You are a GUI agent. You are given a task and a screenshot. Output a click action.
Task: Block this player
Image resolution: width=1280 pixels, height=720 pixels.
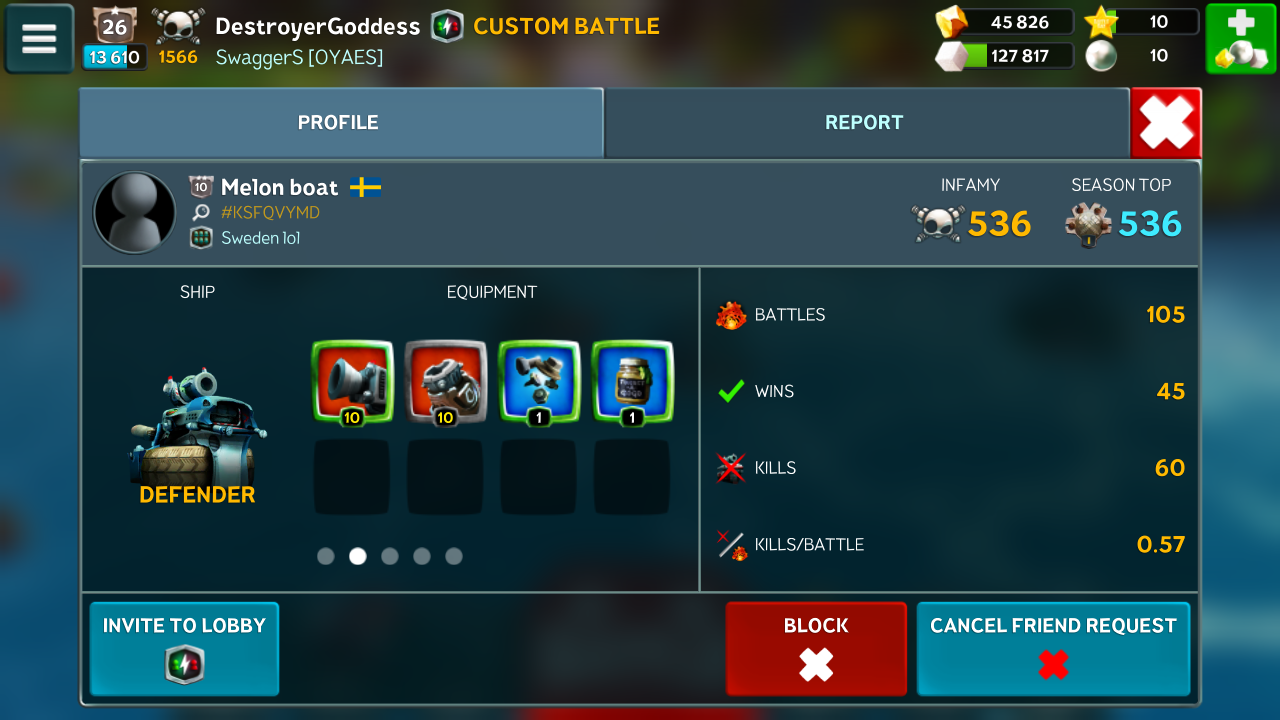pos(816,648)
